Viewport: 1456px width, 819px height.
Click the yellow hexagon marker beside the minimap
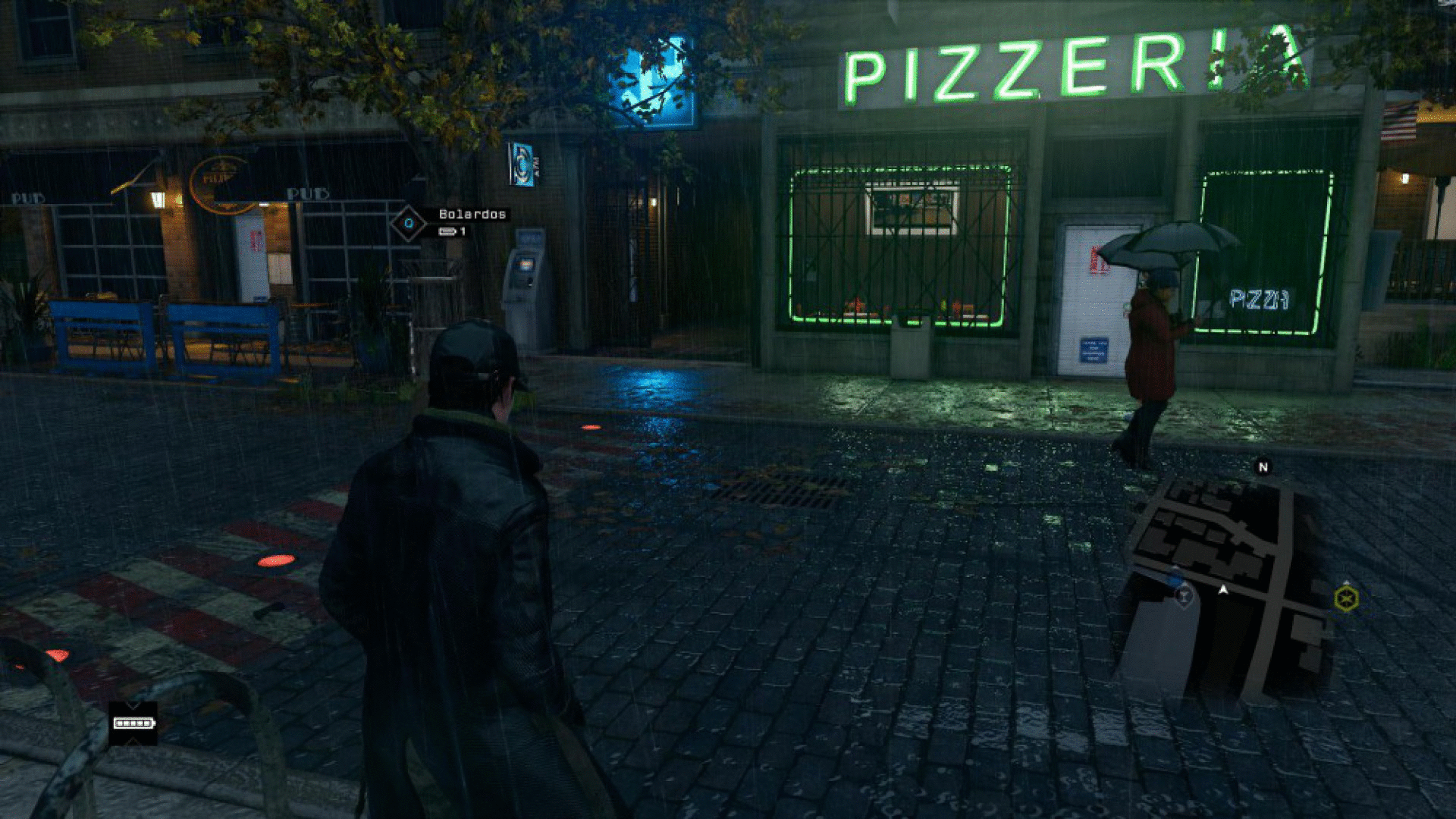coord(1346,599)
